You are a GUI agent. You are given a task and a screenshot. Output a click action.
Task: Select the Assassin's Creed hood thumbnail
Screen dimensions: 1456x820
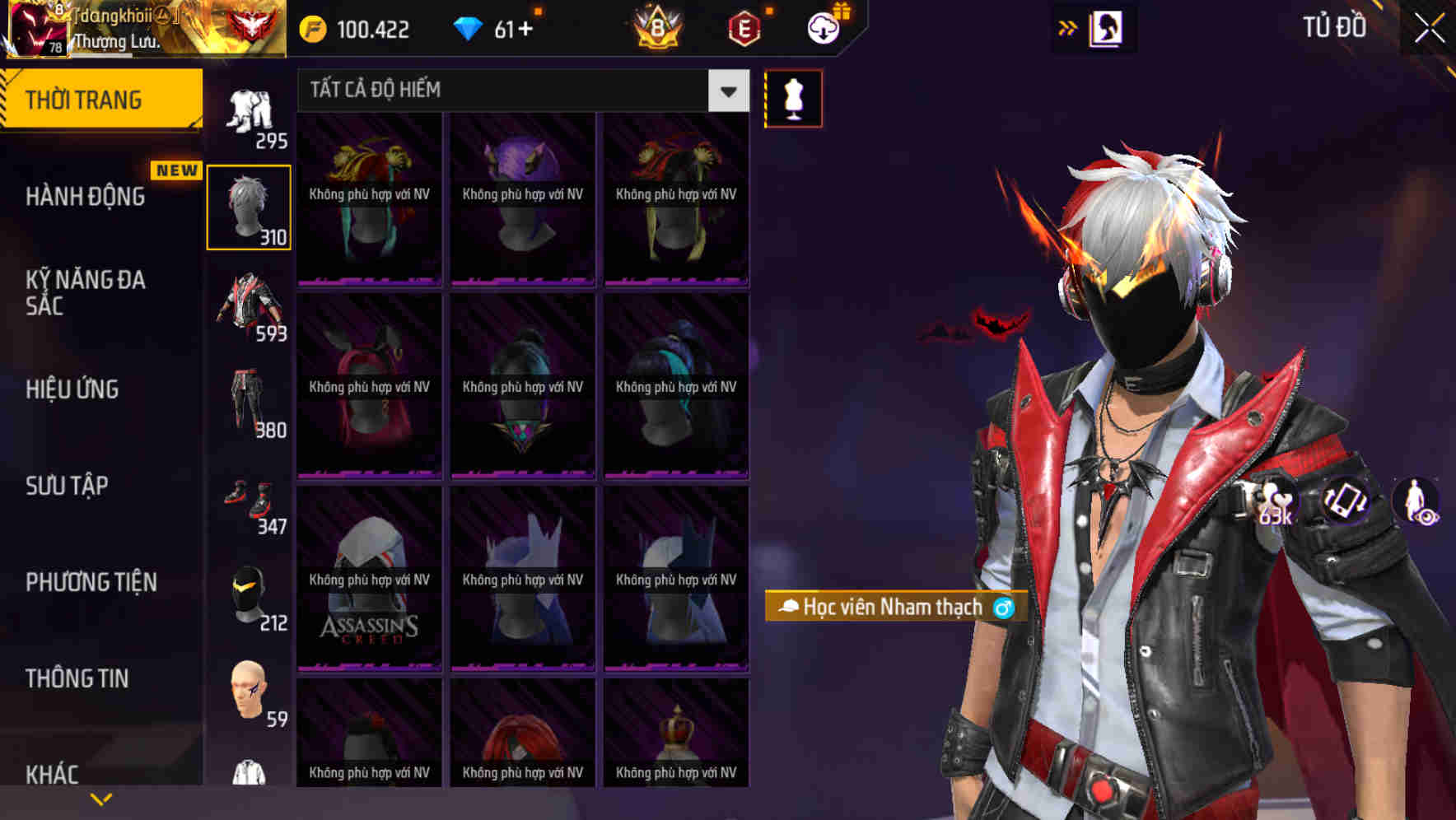(x=368, y=578)
